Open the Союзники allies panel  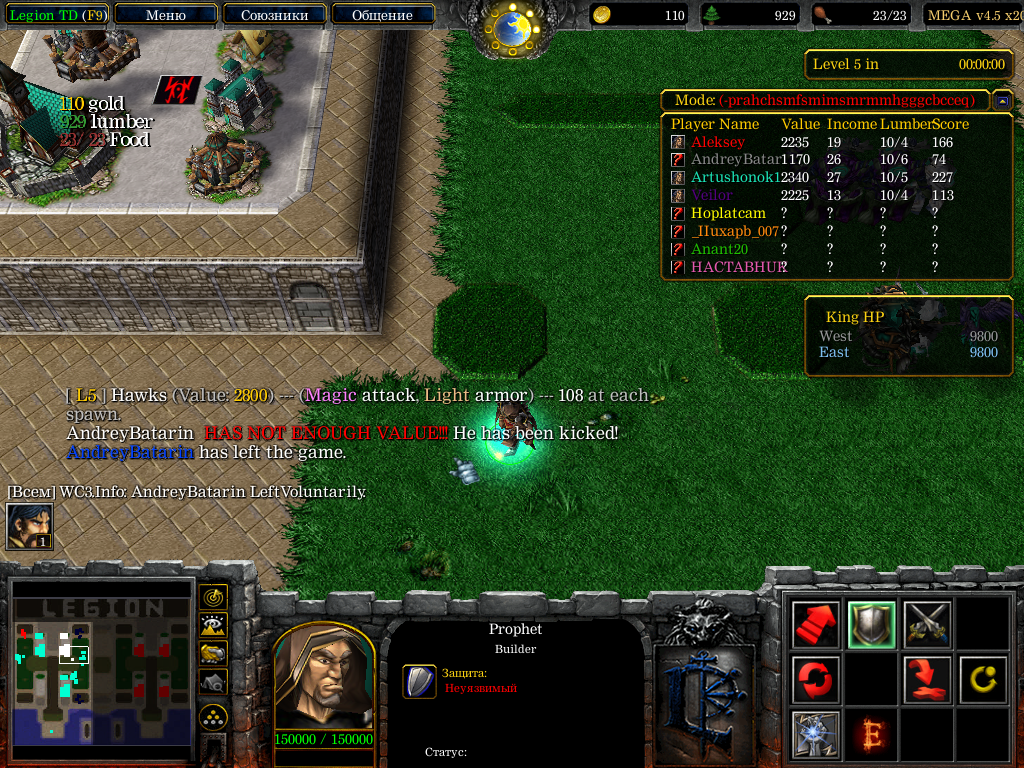(274, 15)
